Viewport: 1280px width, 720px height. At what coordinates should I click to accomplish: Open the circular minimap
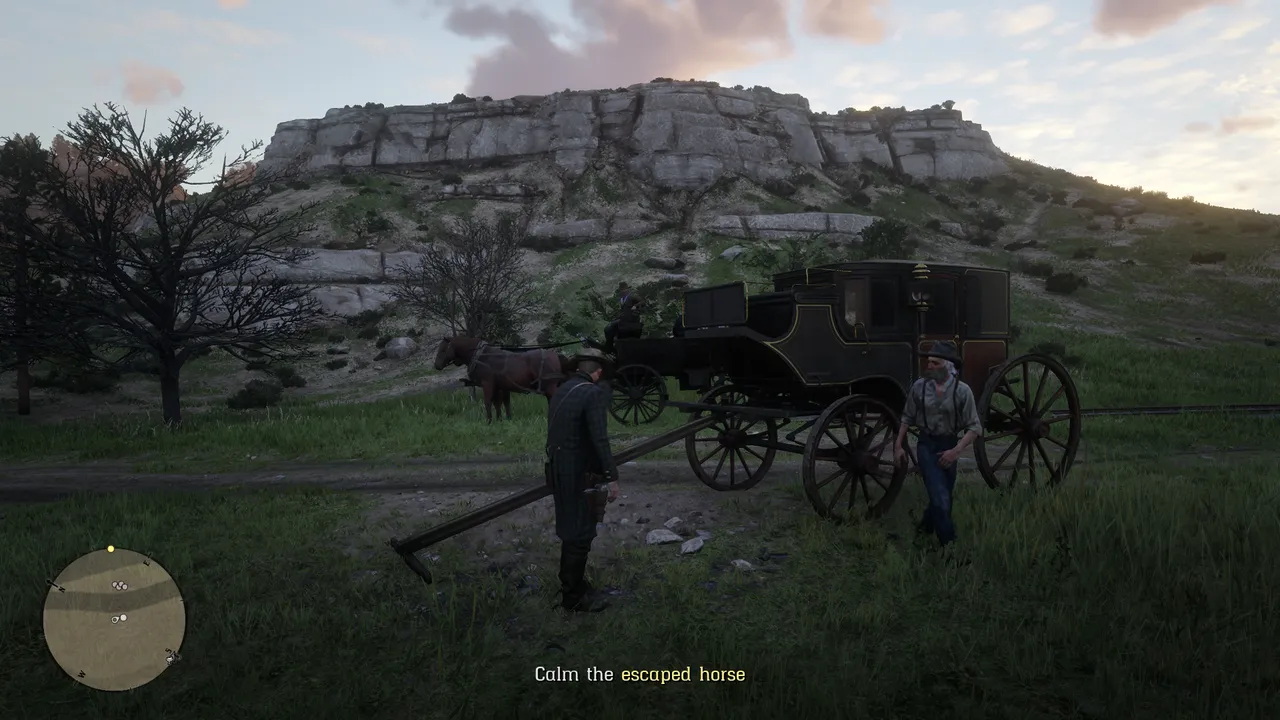[114, 619]
